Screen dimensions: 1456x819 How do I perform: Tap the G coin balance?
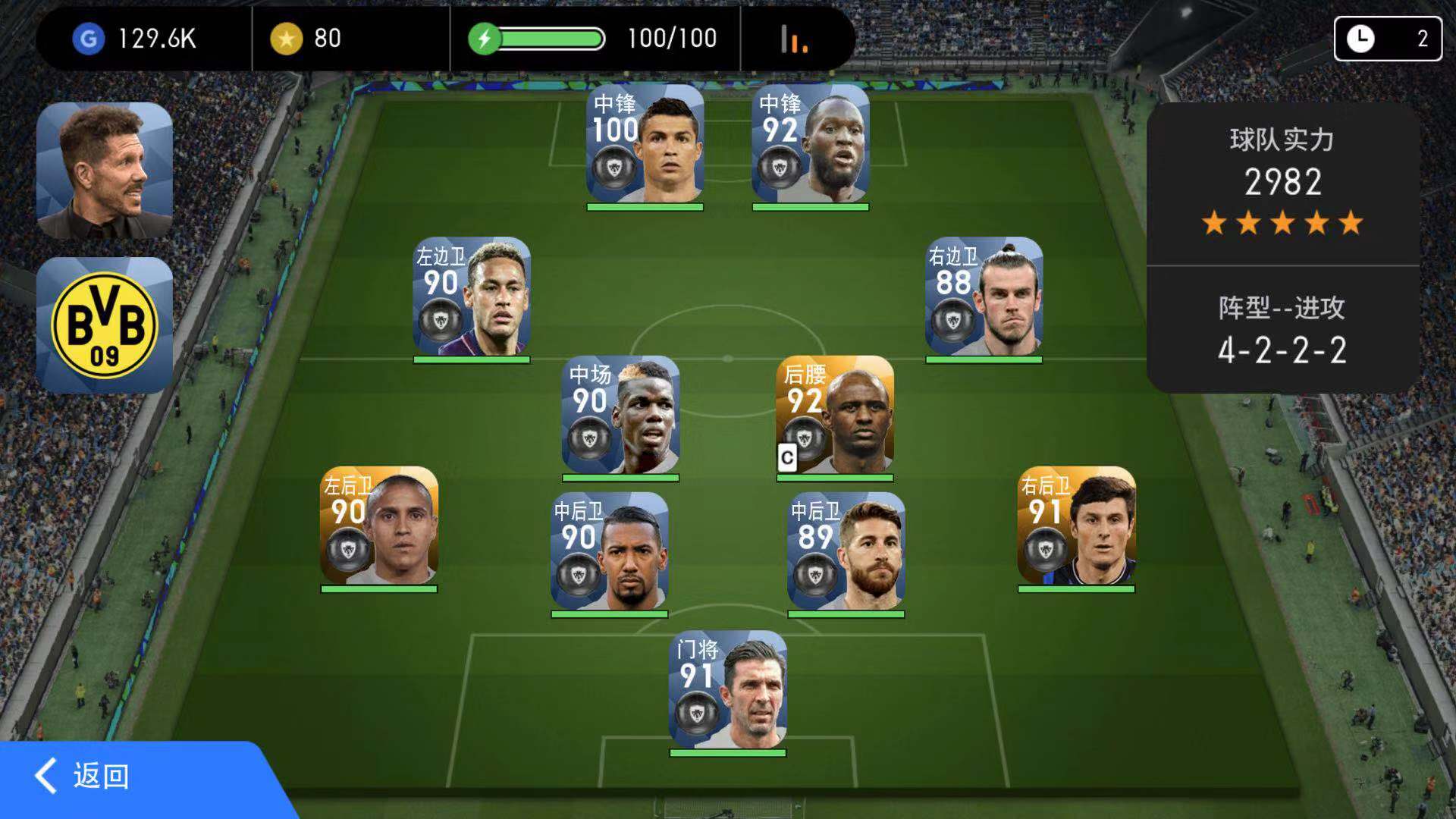point(136,39)
